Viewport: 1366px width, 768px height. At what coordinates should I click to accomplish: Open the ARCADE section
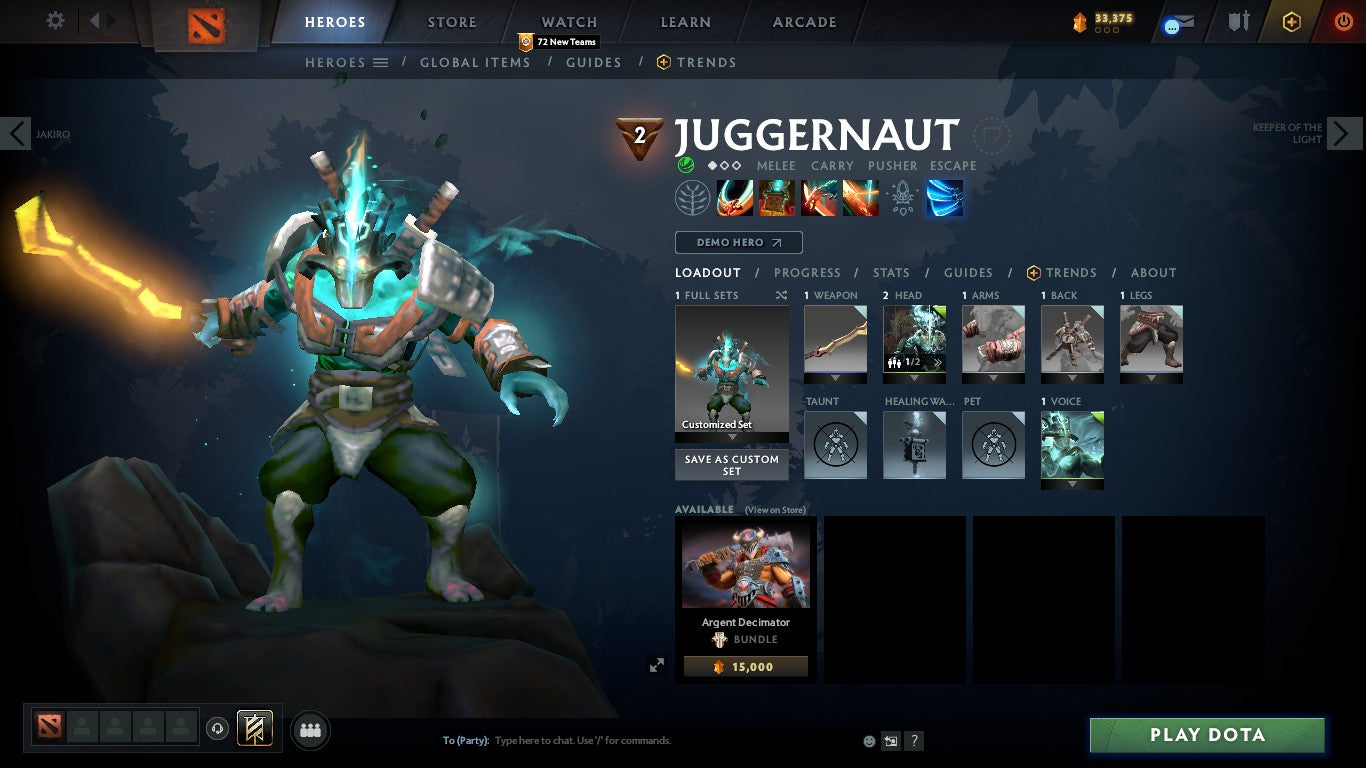(803, 21)
